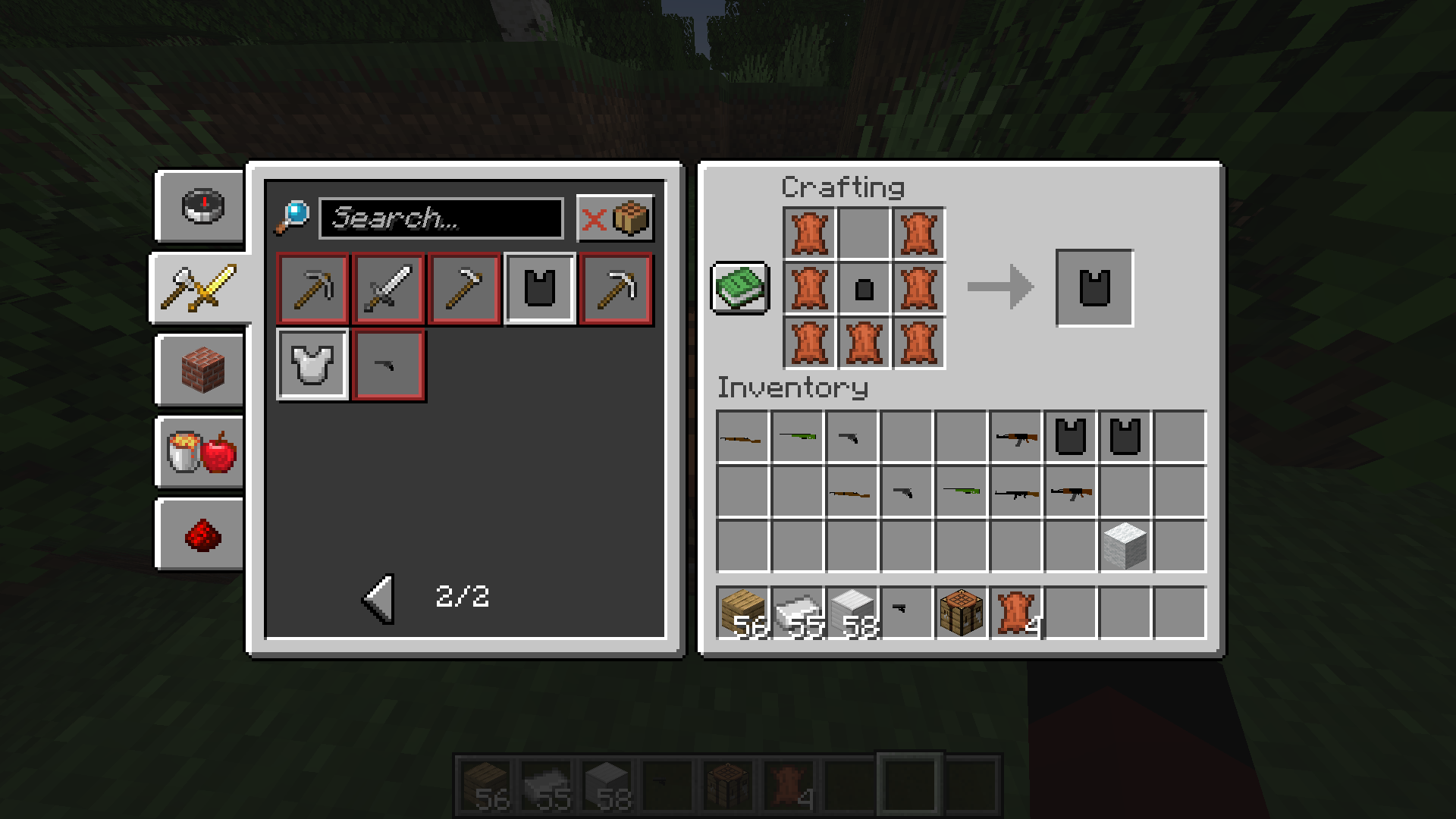Go to the previous recipe page

[378, 598]
